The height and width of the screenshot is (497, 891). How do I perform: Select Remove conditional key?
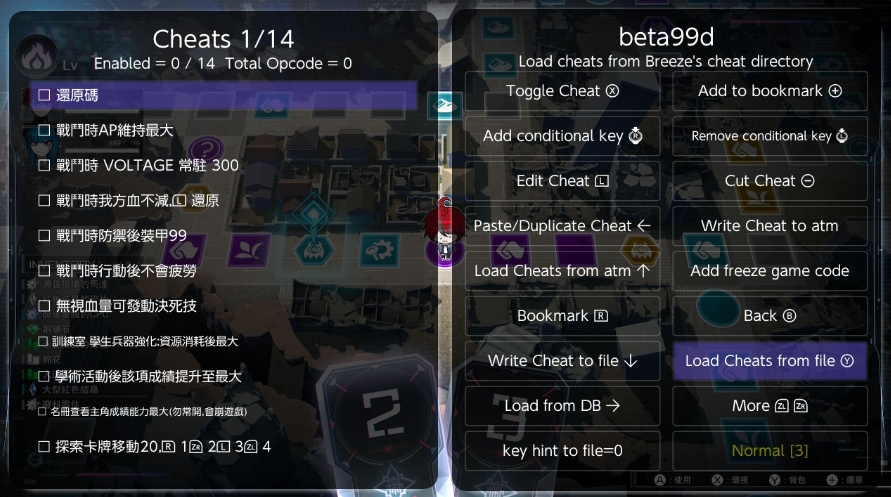(769, 136)
